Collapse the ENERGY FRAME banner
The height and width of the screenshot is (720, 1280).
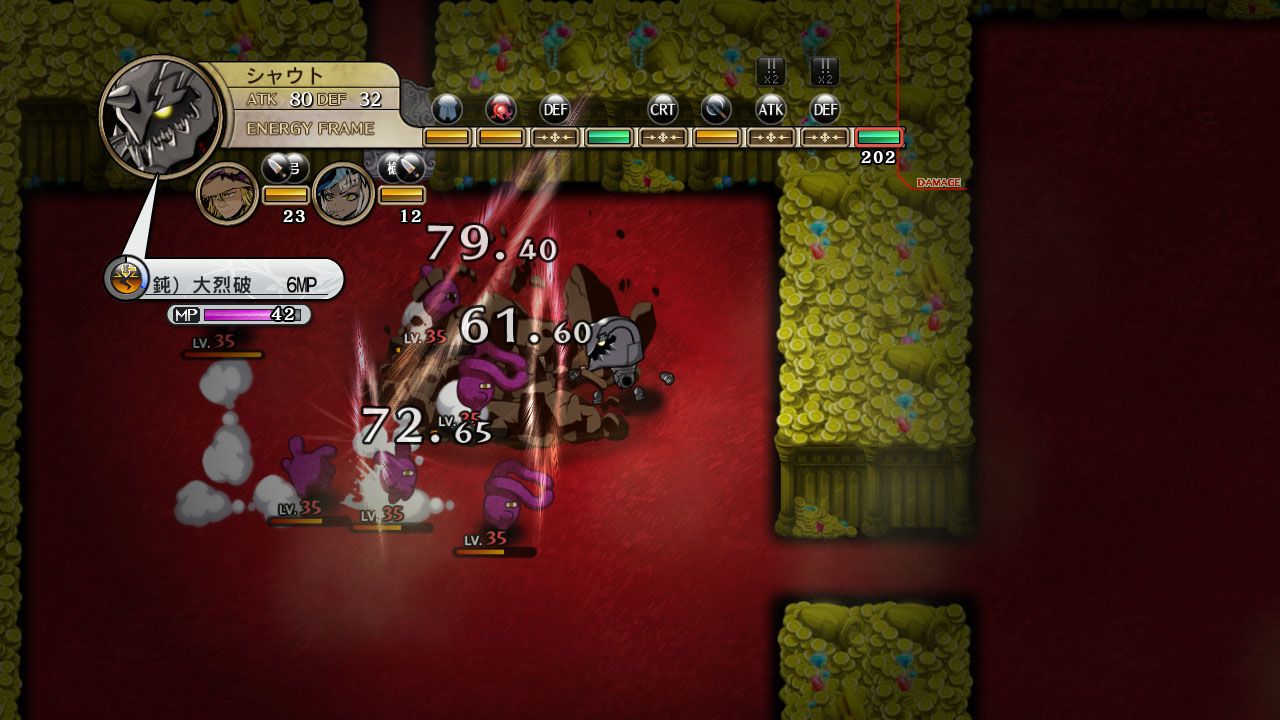309,128
